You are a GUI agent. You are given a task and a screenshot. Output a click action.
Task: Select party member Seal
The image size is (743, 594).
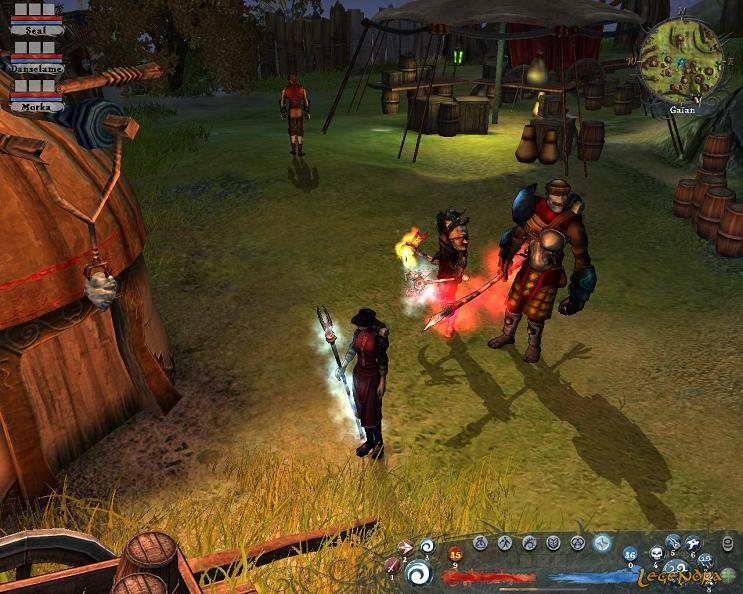coord(37,30)
